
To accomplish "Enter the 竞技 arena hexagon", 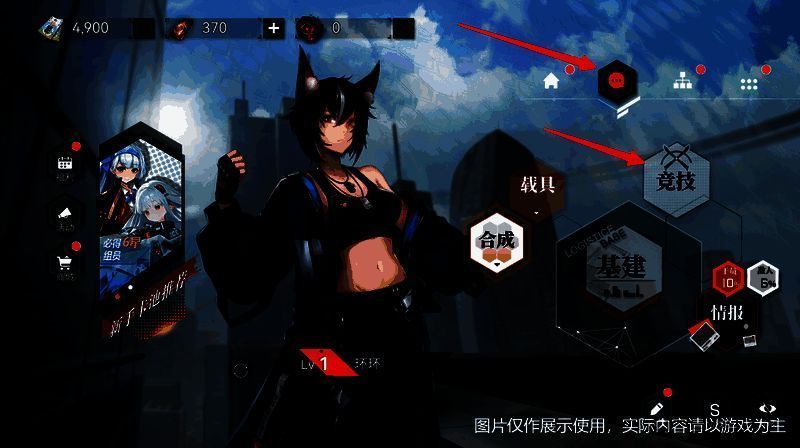I will (x=675, y=181).
